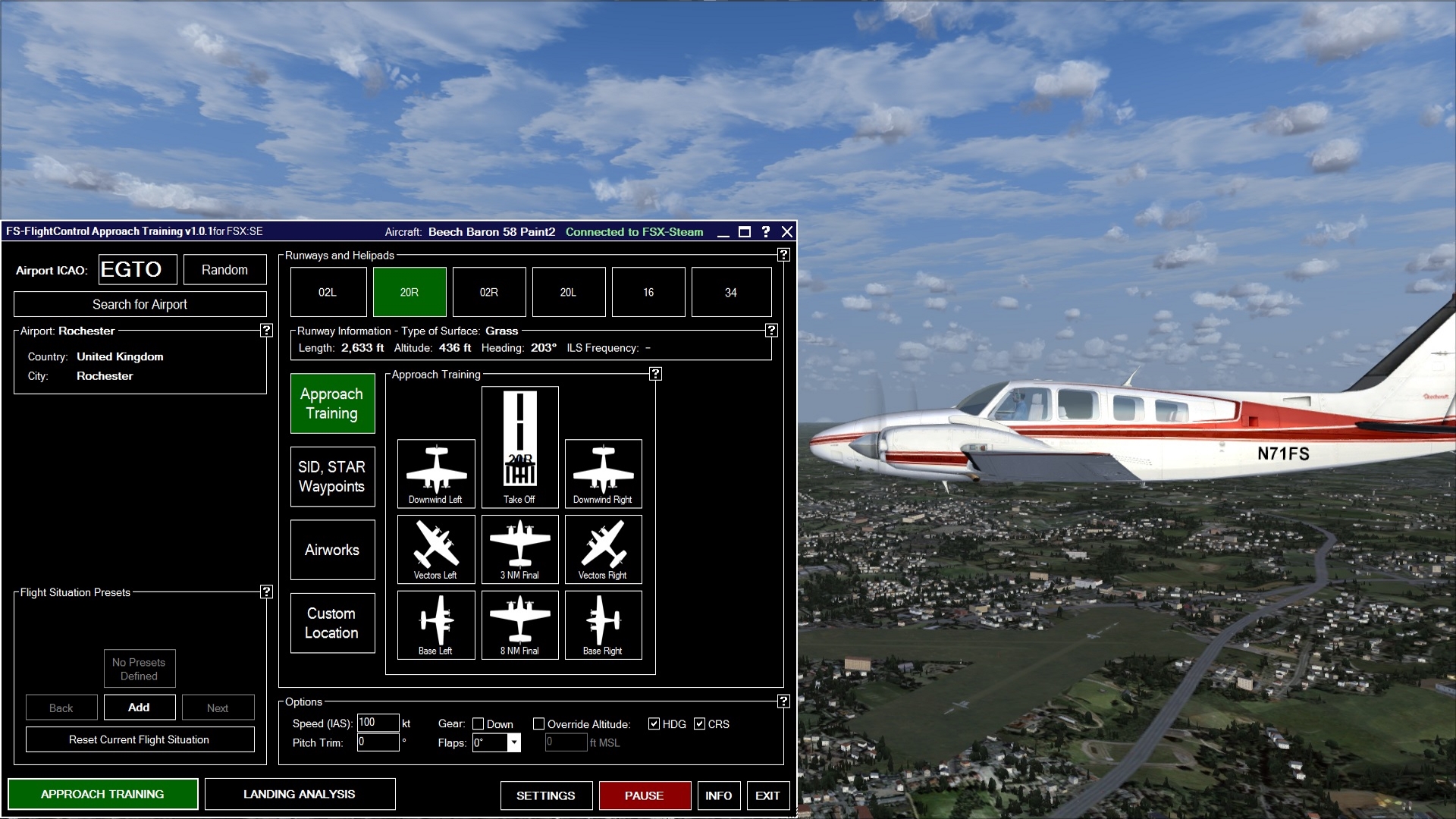Open help for Runways and Helipads section
This screenshot has height=819, width=1456.
(x=783, y=256)
